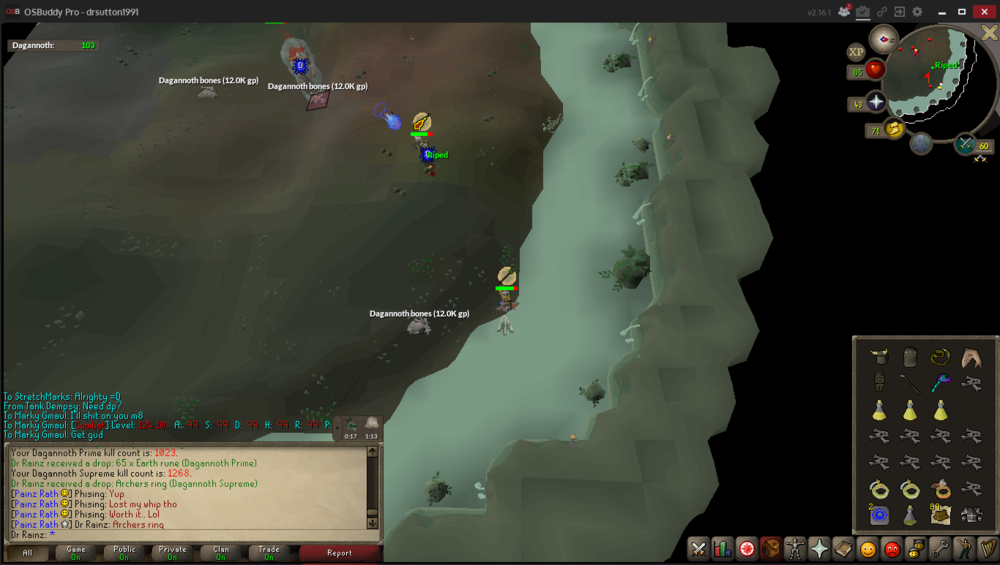Screen dimensions: 1000x565
Task: Use the Archers ring with the arrowhead
Action: [941, 490]
